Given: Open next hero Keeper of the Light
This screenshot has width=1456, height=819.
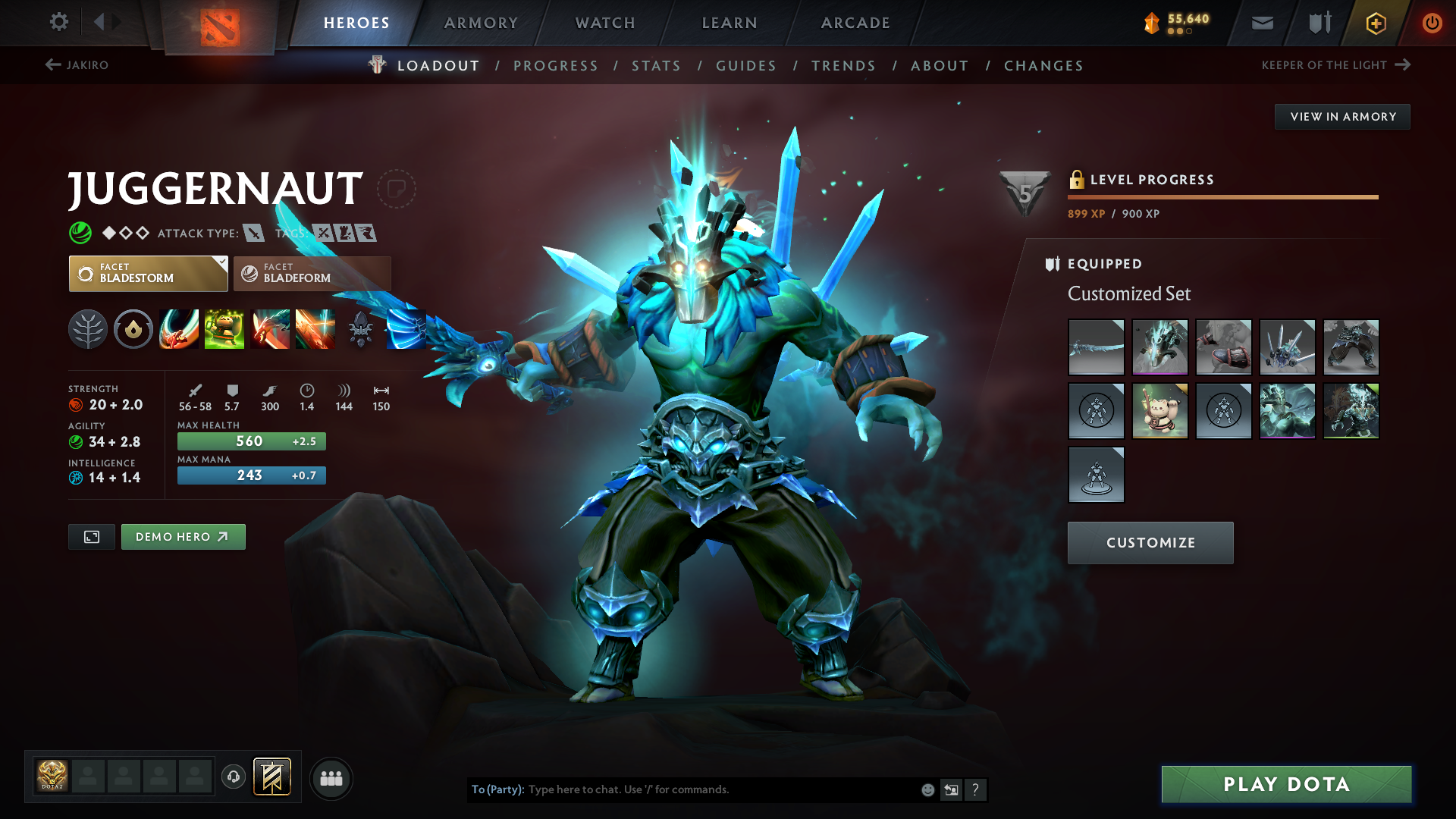Looking at the screenshot, I should click(x=1329, y=65).
